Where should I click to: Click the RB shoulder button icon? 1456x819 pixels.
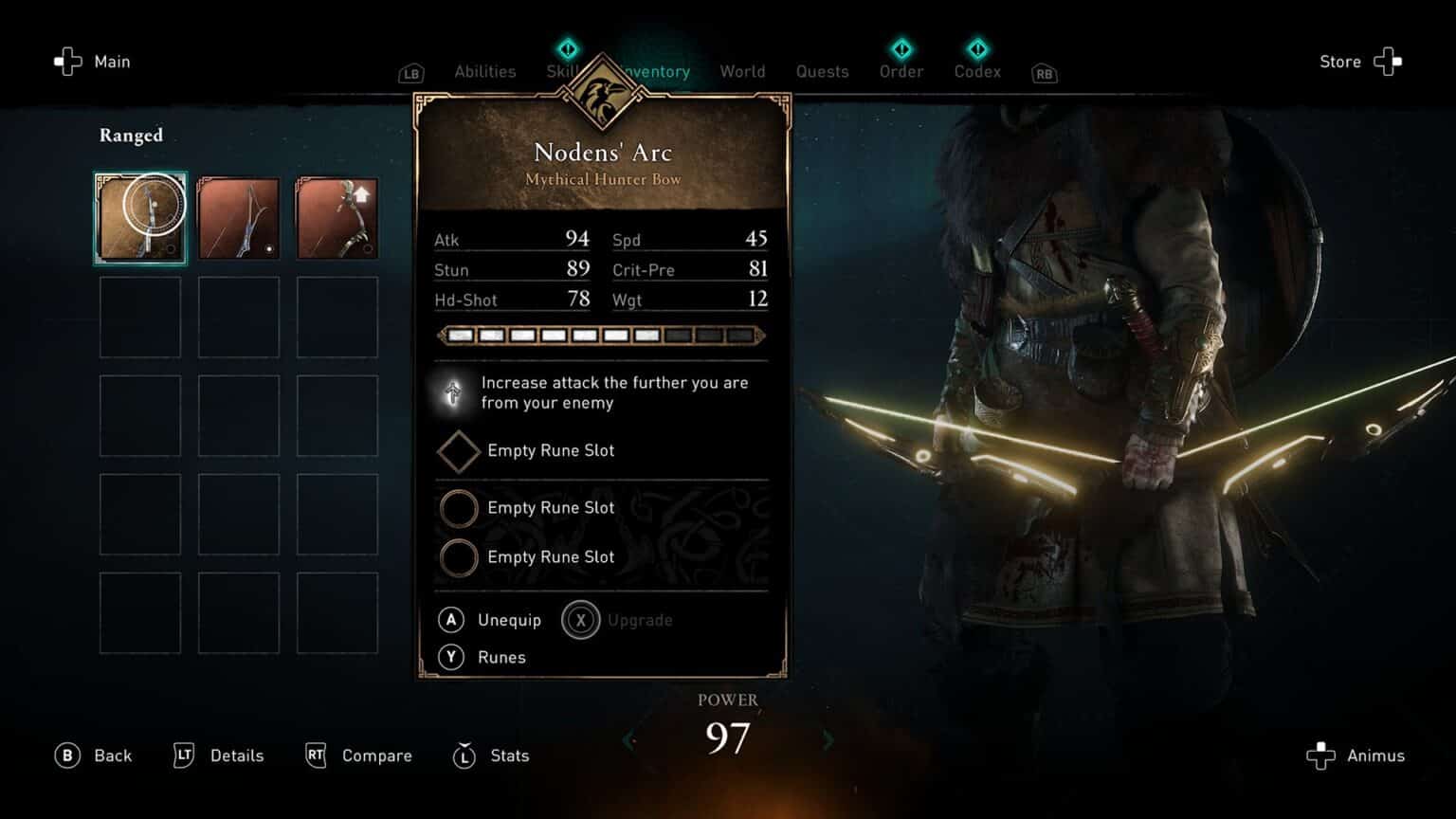(x=1044, y=73)
